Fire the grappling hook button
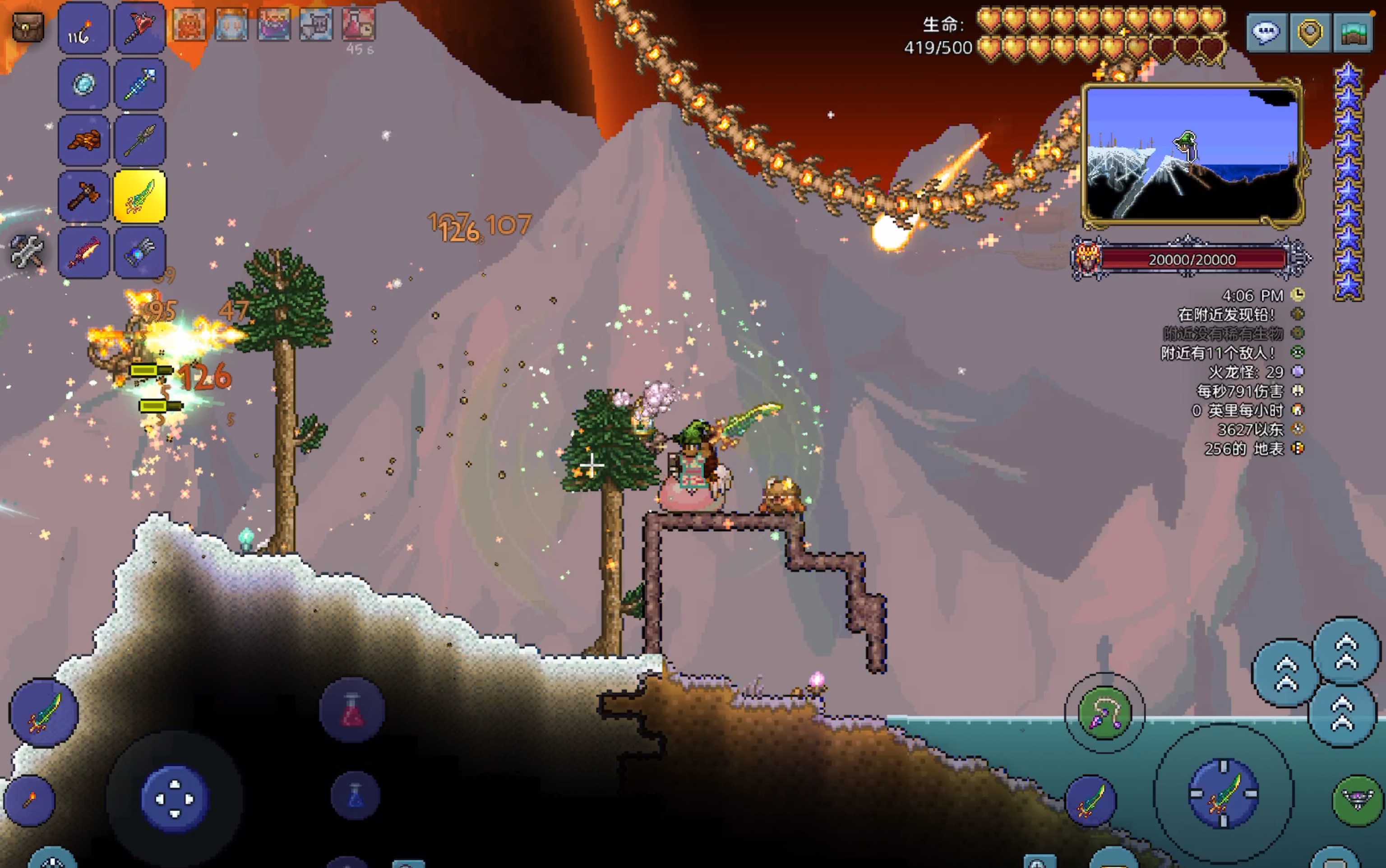This screenshot has width=1386, height=868. (x=1104, y=714)
